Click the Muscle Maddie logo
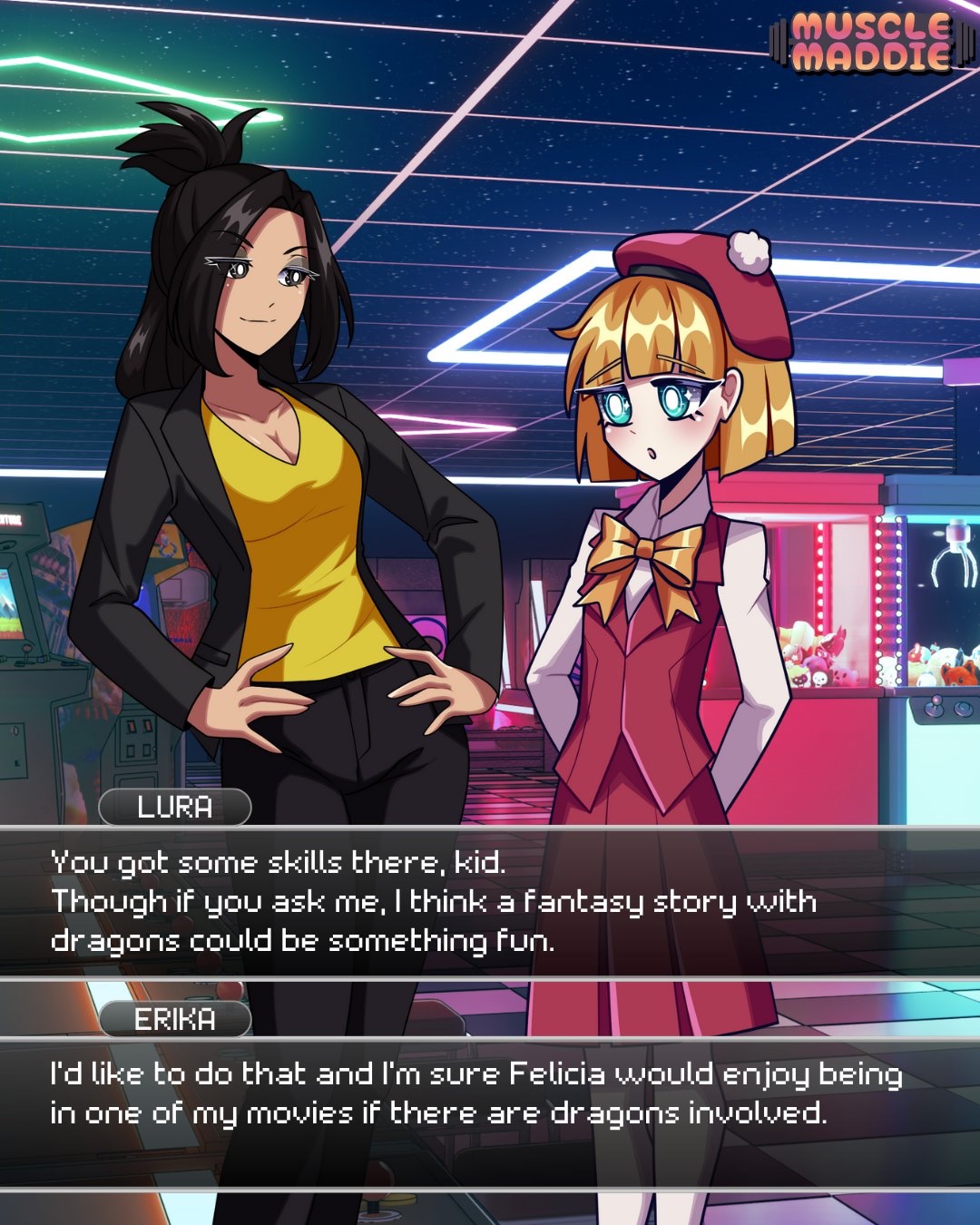Screen dimensions: 980x1225 [869, 43]
